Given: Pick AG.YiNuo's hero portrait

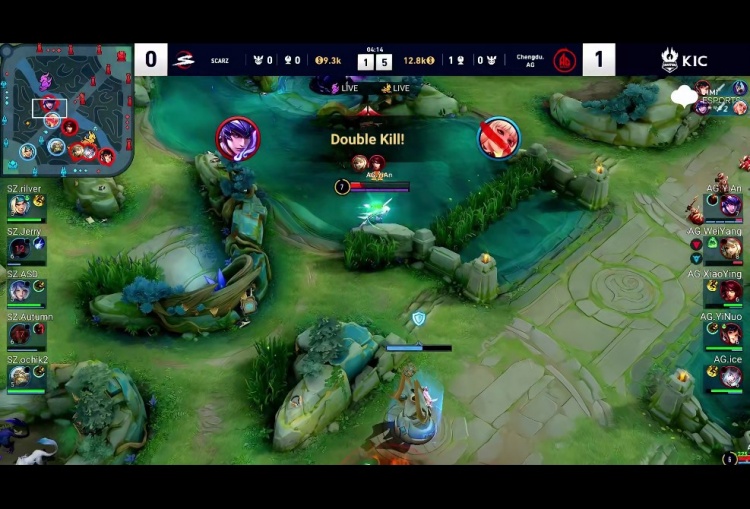Looking at the screenshot, I should [x=731, y=334].
